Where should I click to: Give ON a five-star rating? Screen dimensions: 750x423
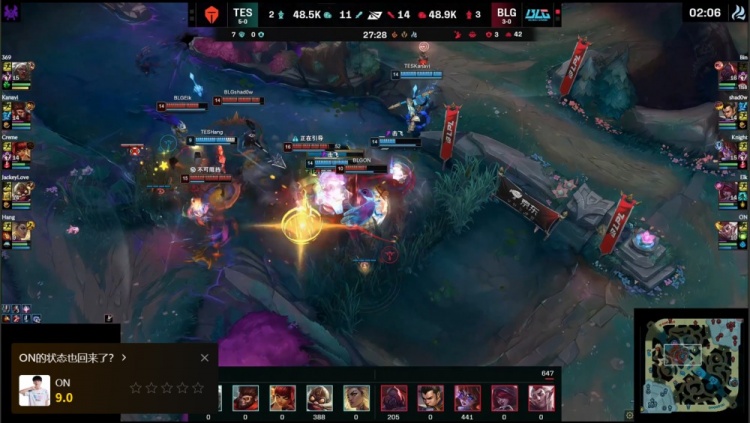[197, 387]
